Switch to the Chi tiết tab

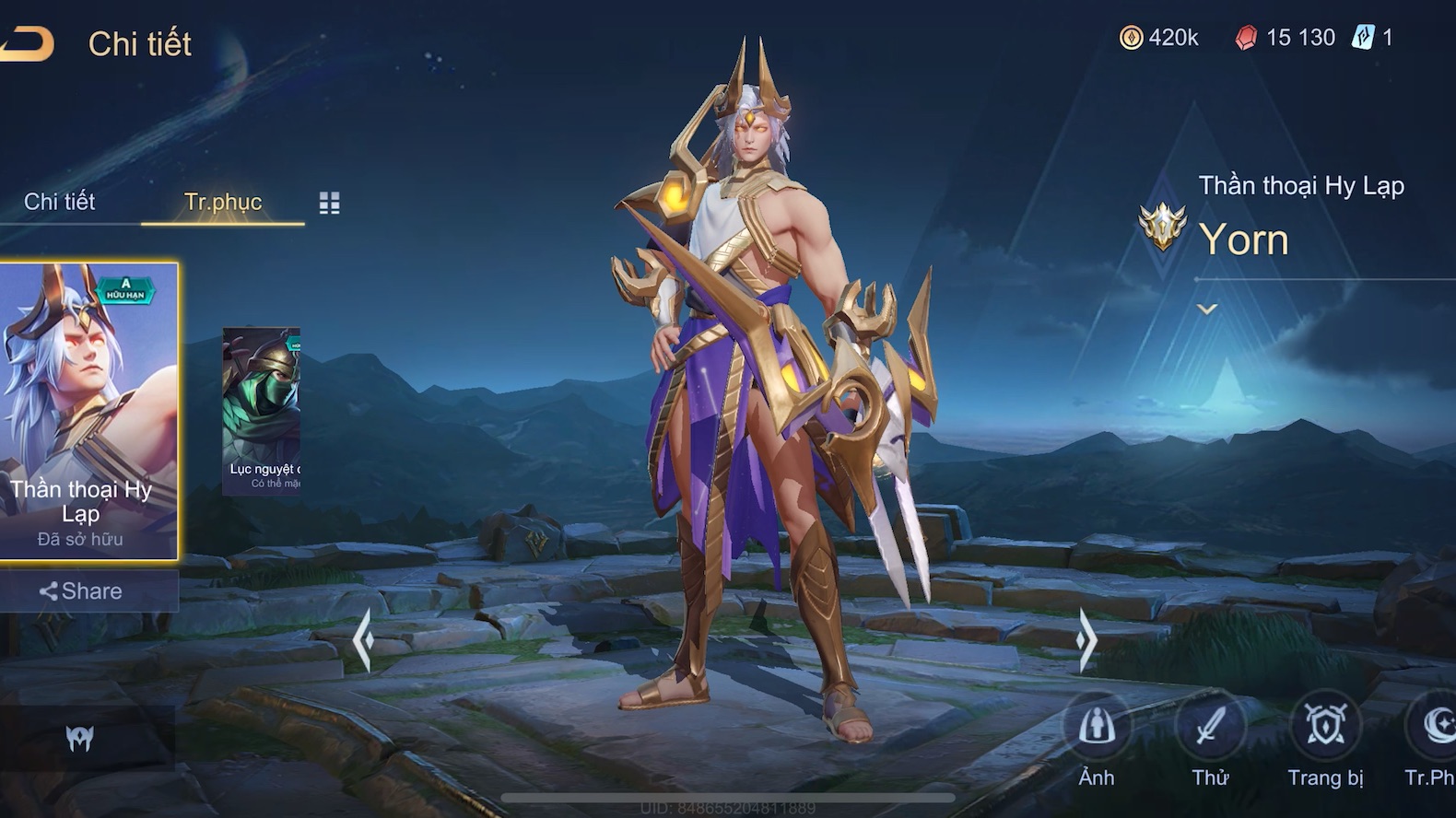click(x=60, y=202)
